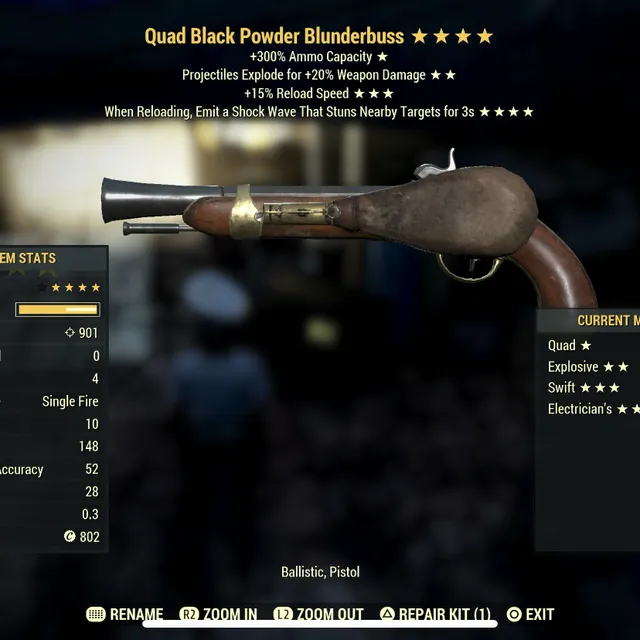Screen dimensions: 640x640
Task: Choose the RENAME option
Action: click(x=125, y=614)
